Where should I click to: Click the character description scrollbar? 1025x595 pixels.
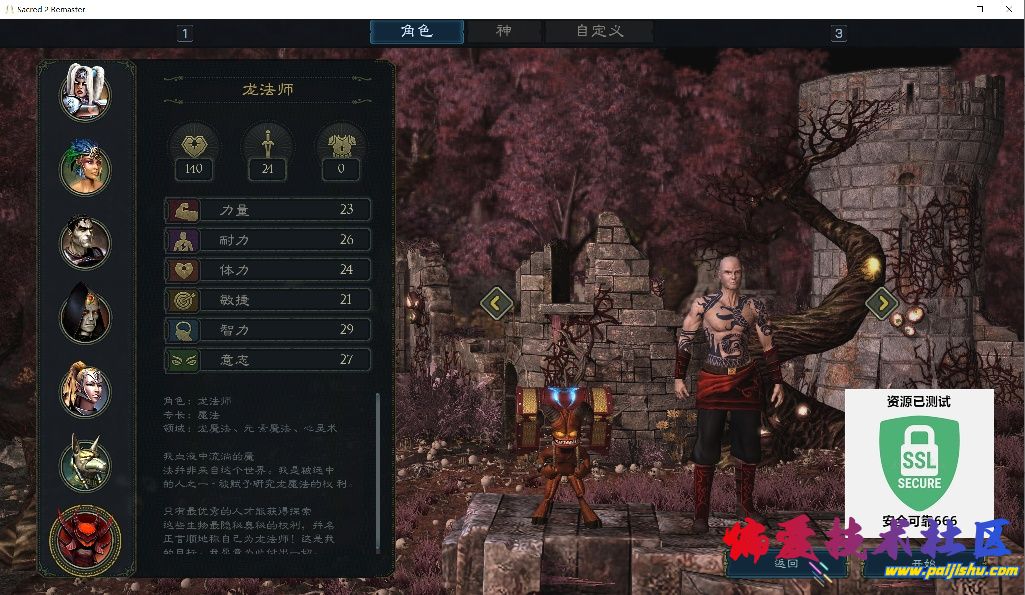pos(377,470)
